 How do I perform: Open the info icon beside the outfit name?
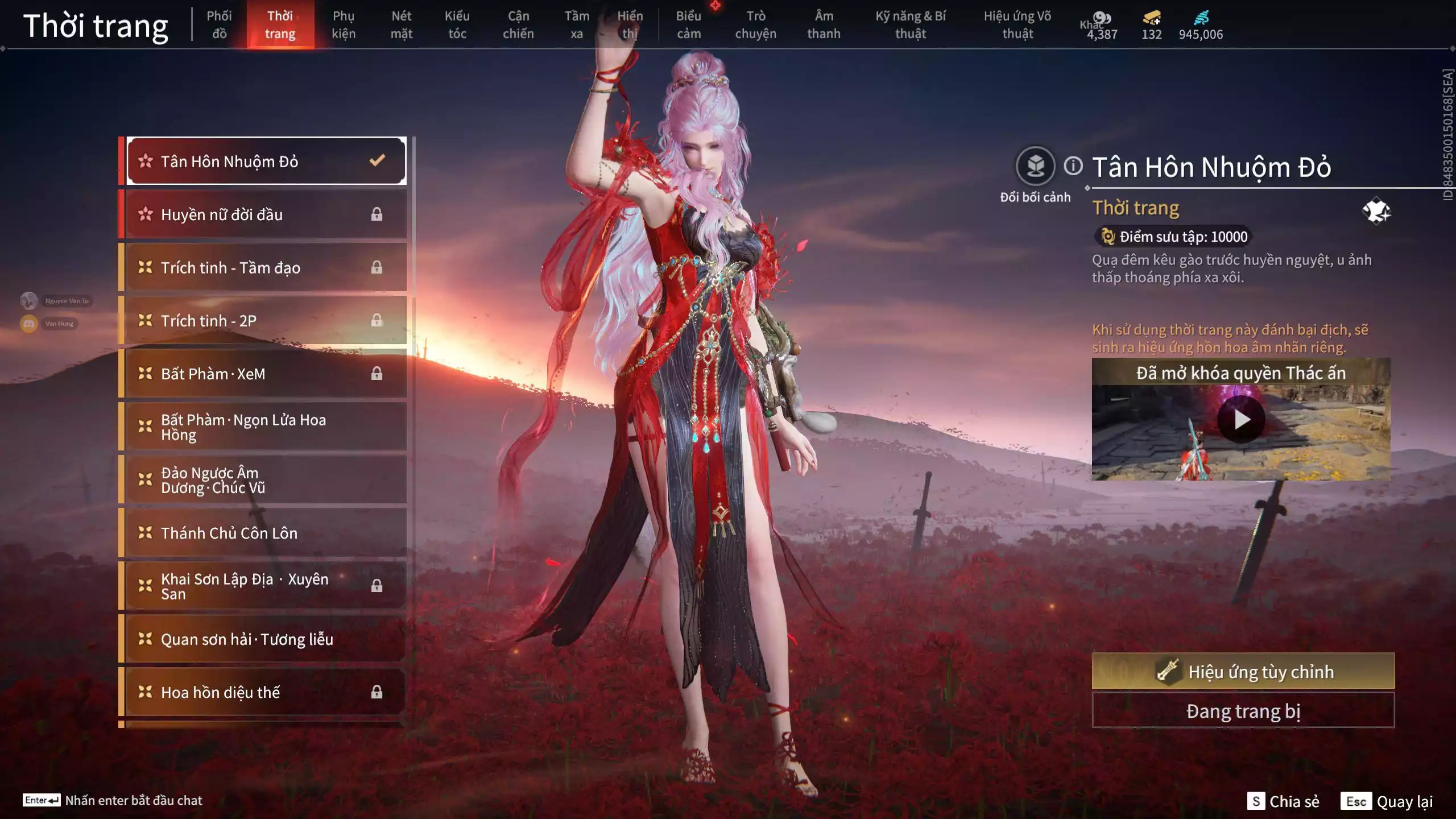(1073, 166)
